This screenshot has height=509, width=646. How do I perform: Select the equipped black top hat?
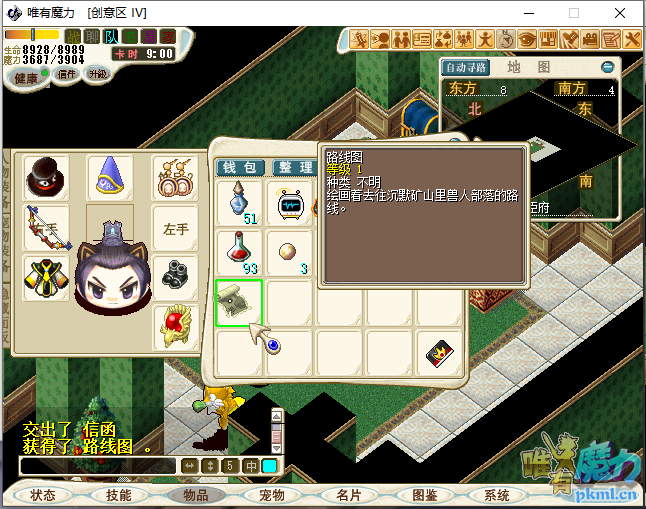point(47,177)
